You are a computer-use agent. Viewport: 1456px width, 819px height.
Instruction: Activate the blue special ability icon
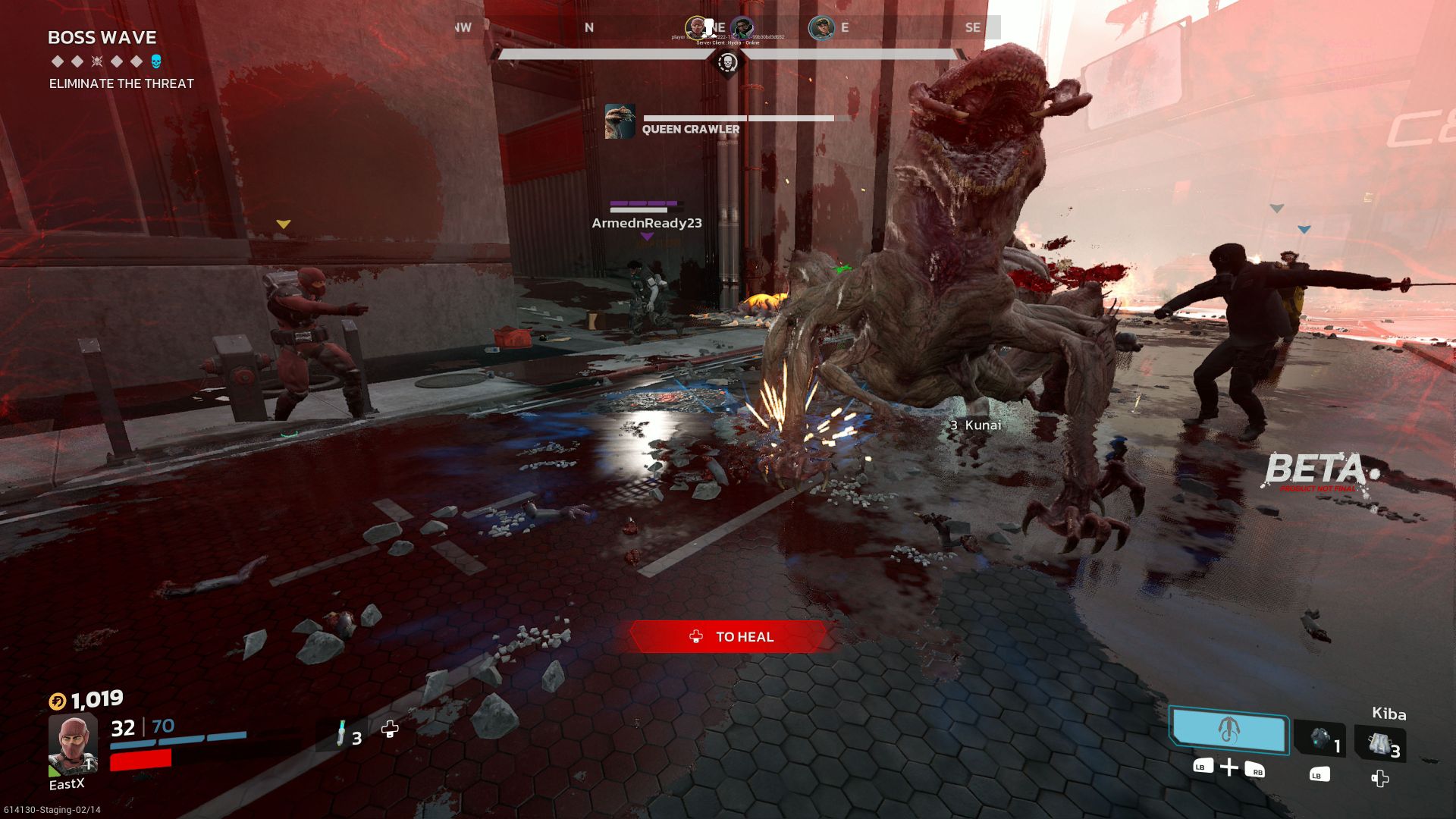[1228, 730]
